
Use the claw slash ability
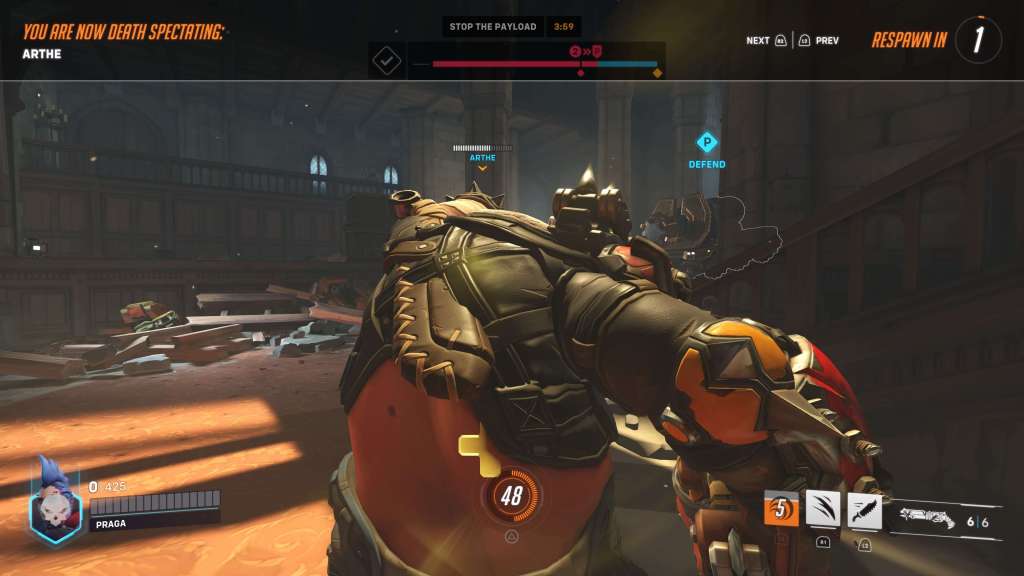(823, 509)
